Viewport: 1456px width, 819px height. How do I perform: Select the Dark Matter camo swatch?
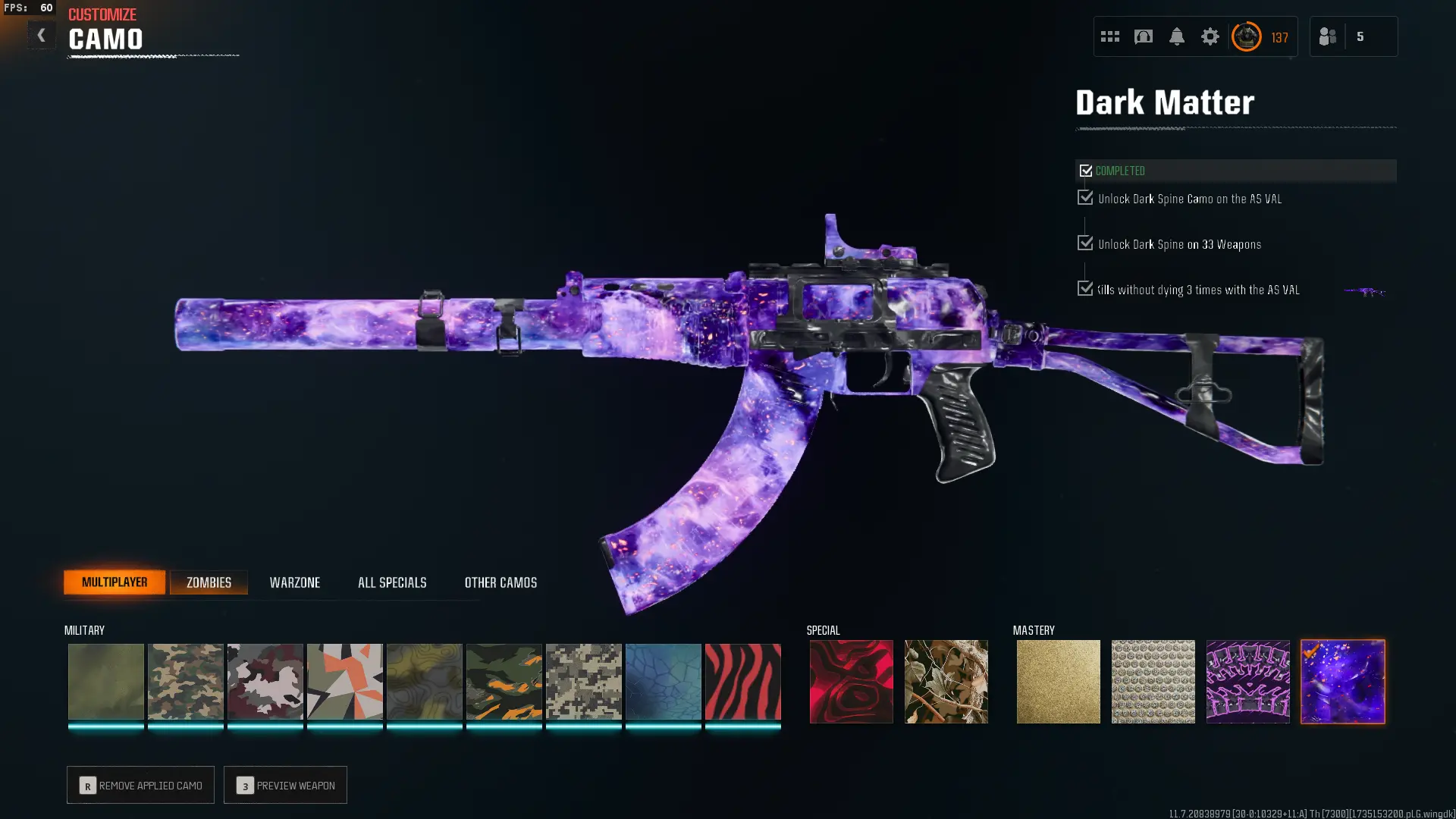click(1342, 681)
